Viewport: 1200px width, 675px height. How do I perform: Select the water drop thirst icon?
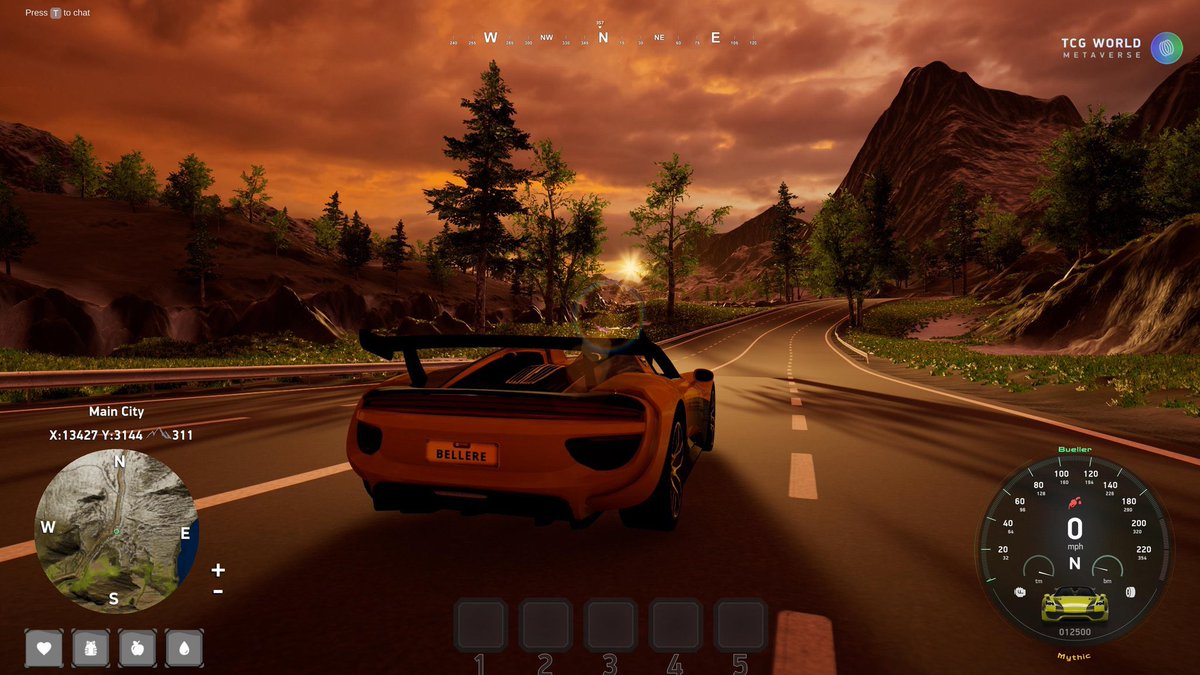tap(184, 648)
